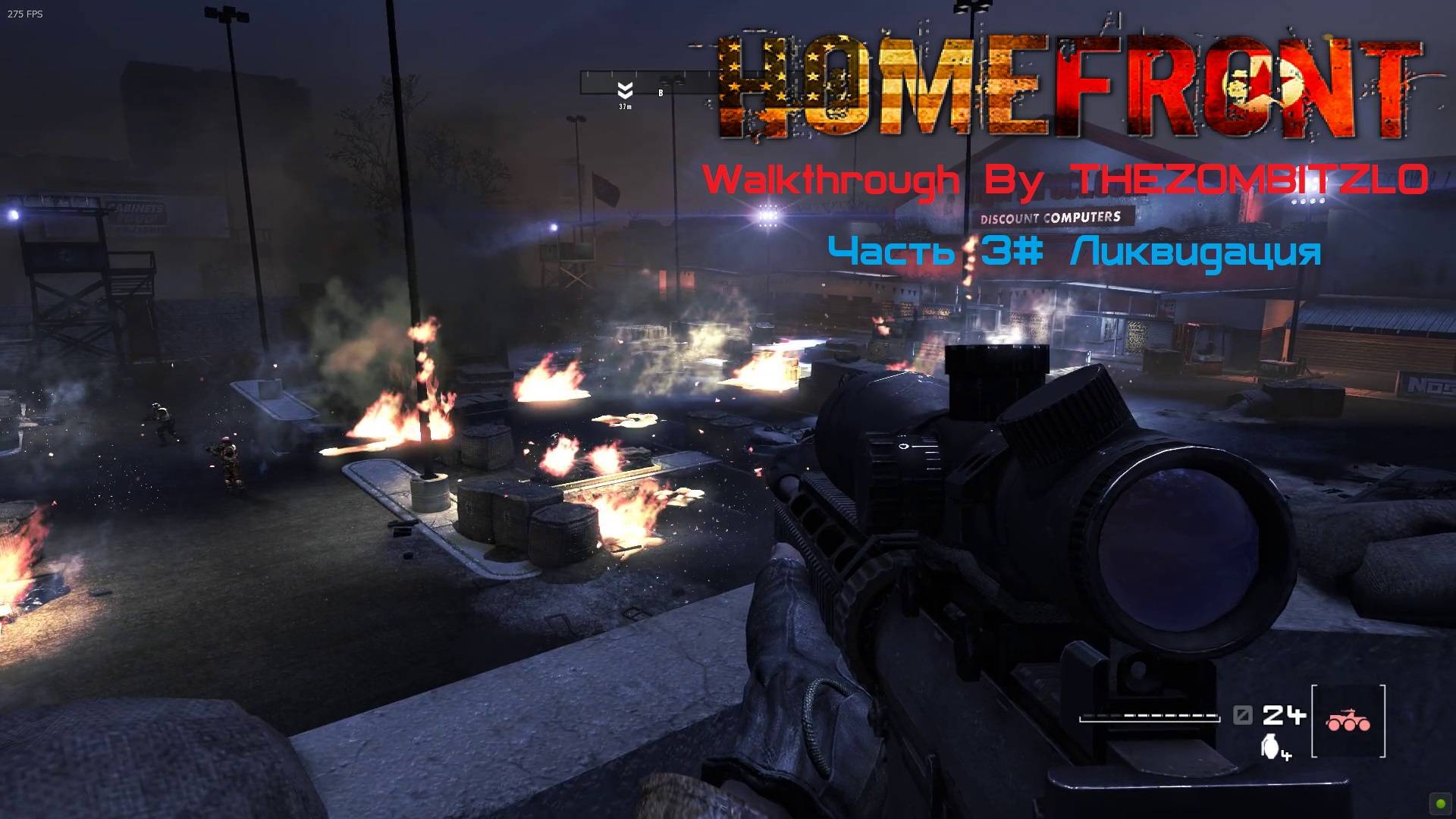The height and width of the screenshot is (819, 1456).
Task: Click the objective marker labeled B
Action: click(x=661, y=93)
